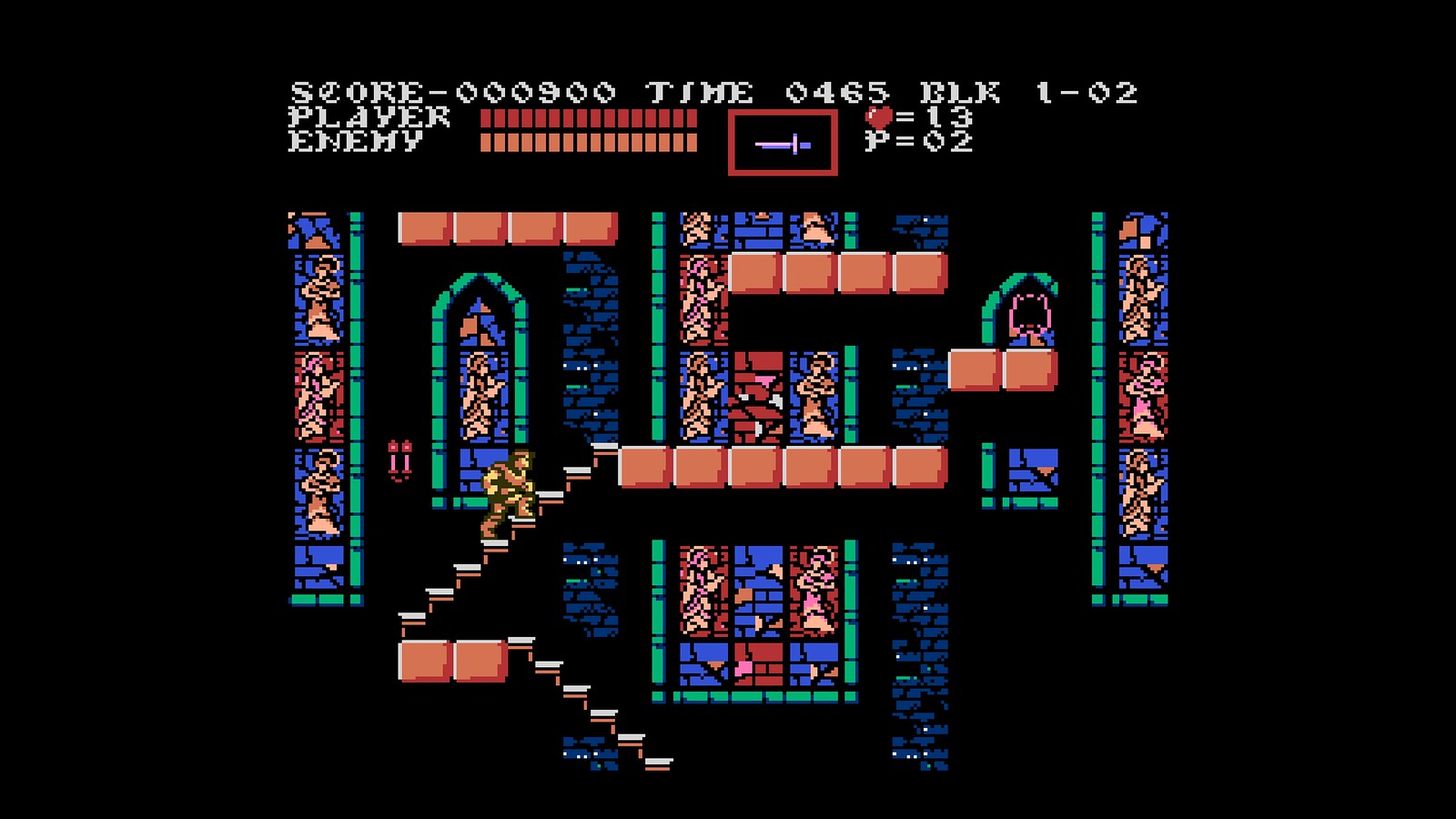Click the bottom step of the lower staircase
Screen dimensions: 1456x819
tap(658, 763)
